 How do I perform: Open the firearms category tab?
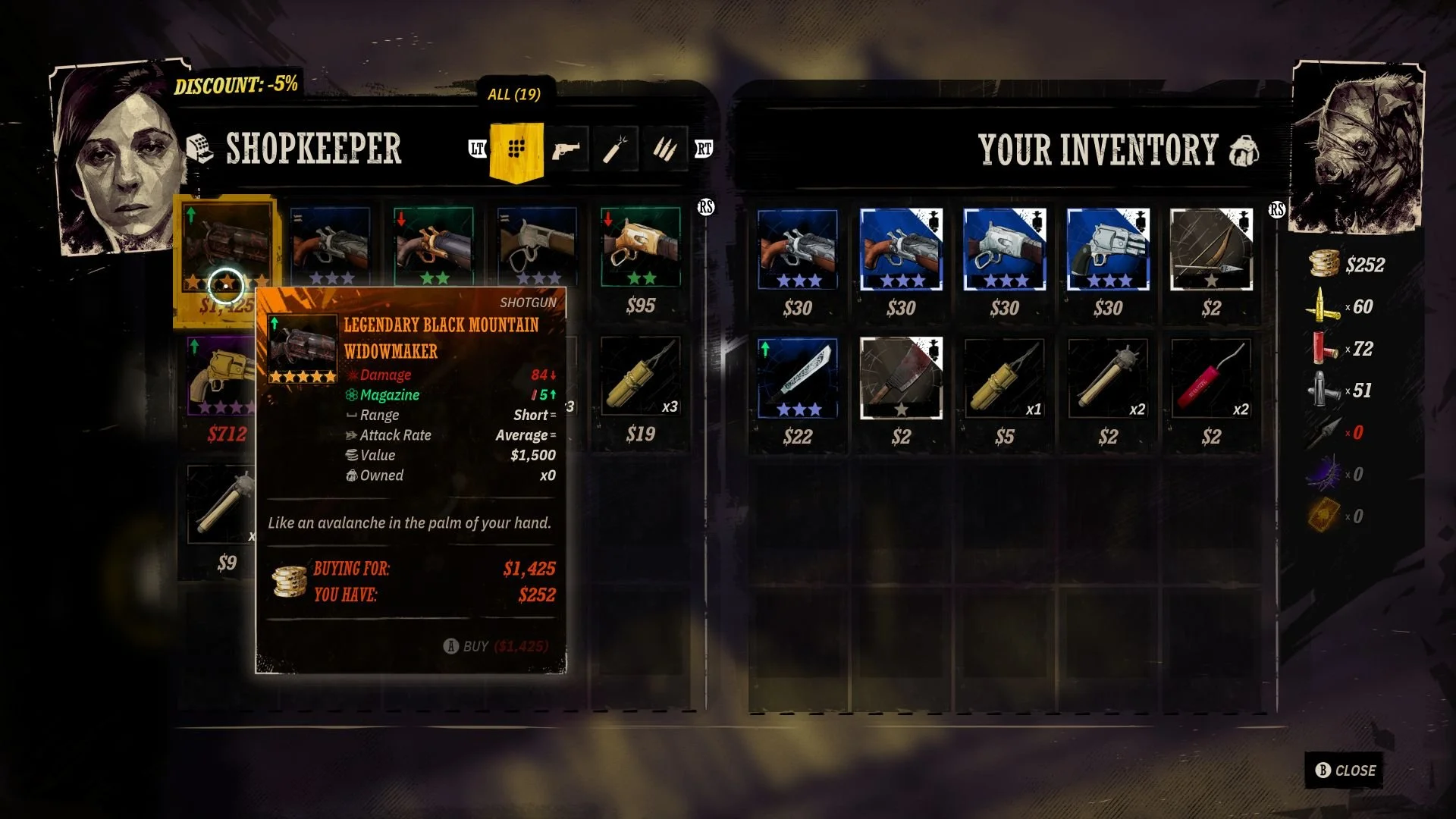(x=566, y=149)
